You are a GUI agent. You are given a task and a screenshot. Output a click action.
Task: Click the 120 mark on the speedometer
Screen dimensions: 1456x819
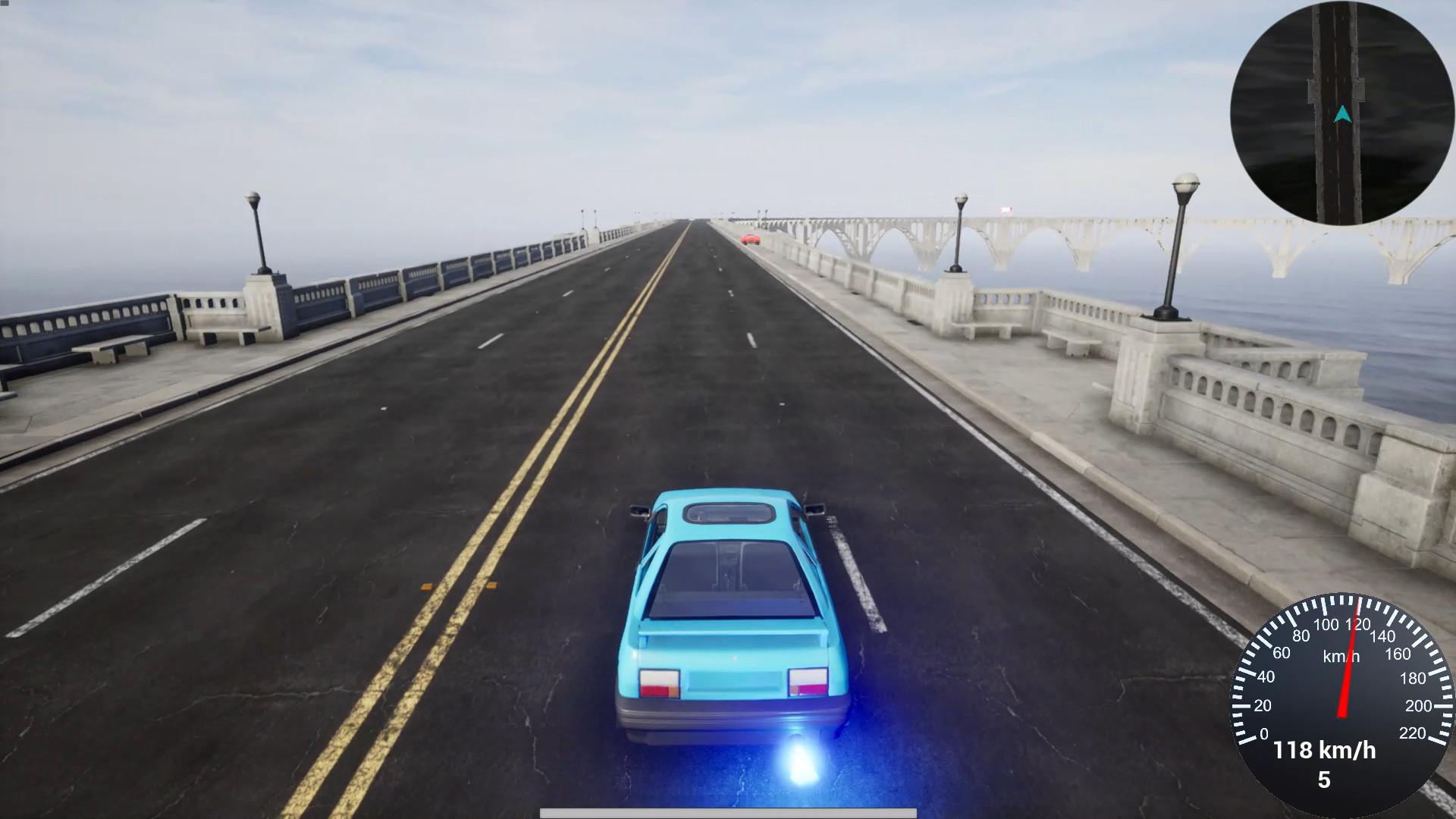[x=1358, y=623]
